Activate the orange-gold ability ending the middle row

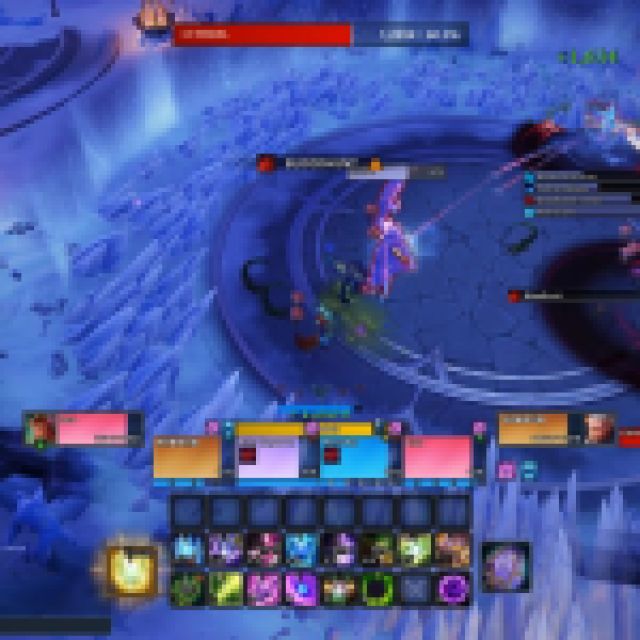coord(452,550)
